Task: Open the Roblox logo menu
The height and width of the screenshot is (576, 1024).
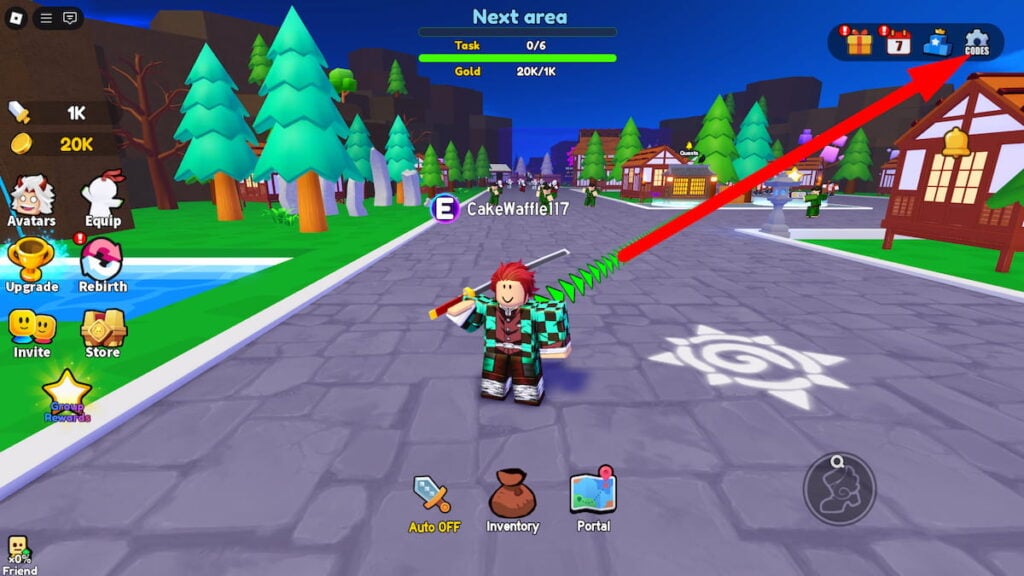Action: point(17,18)
